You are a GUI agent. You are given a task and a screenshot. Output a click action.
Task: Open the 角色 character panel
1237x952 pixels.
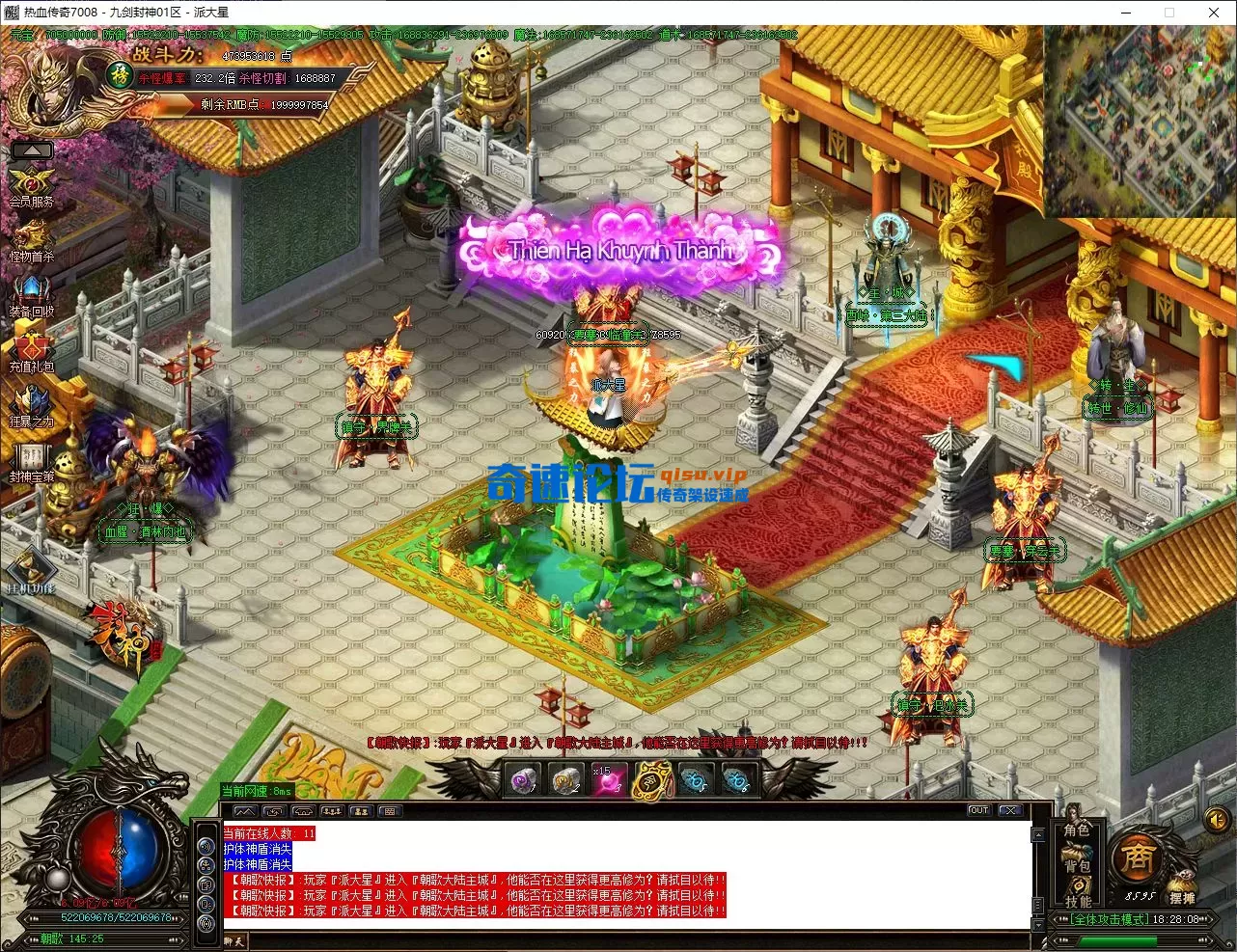coord(1077,831)
